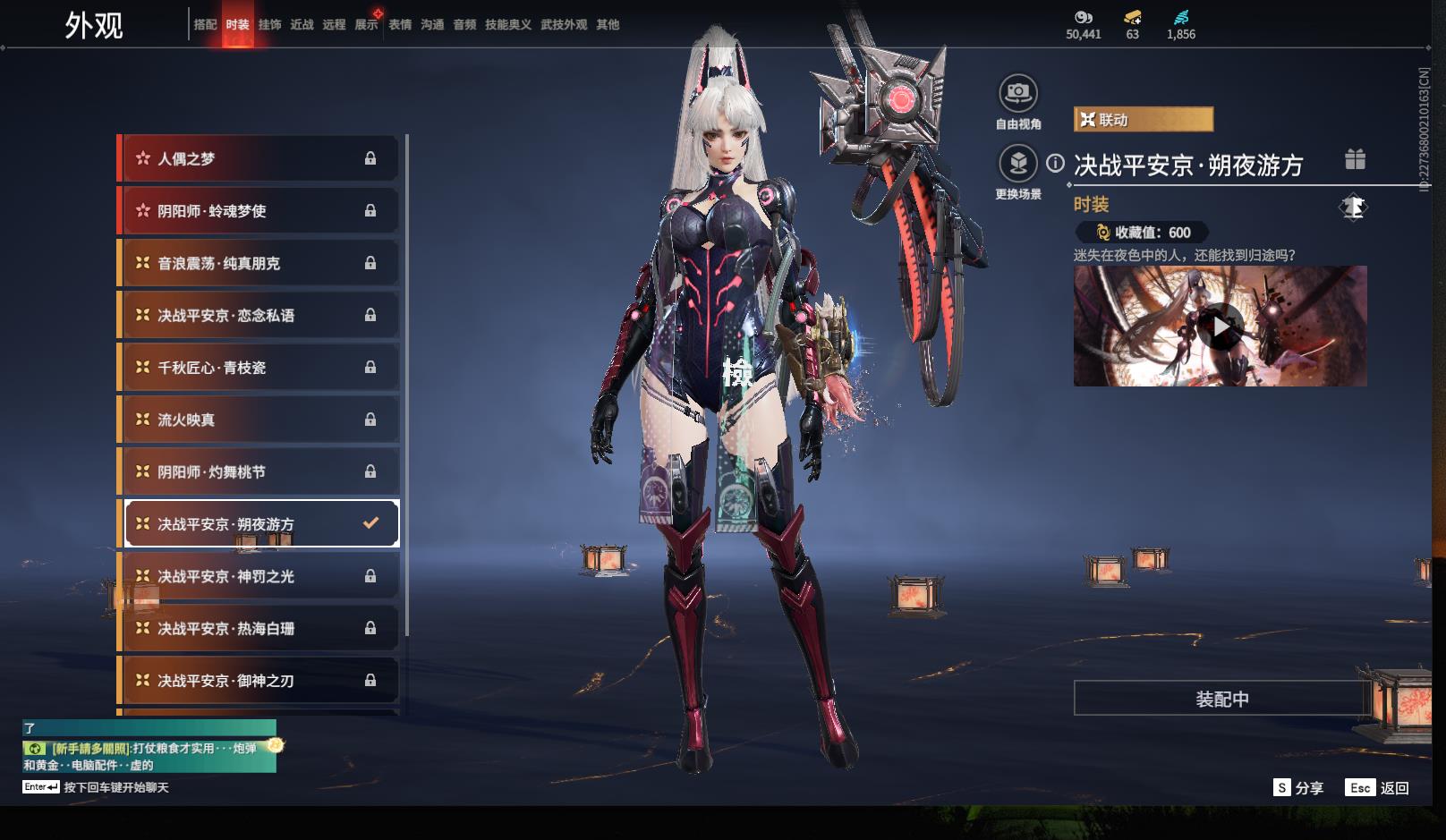Share the appearance with 分享
Screen dimensions: 1446x840
tap(1298, 788)
